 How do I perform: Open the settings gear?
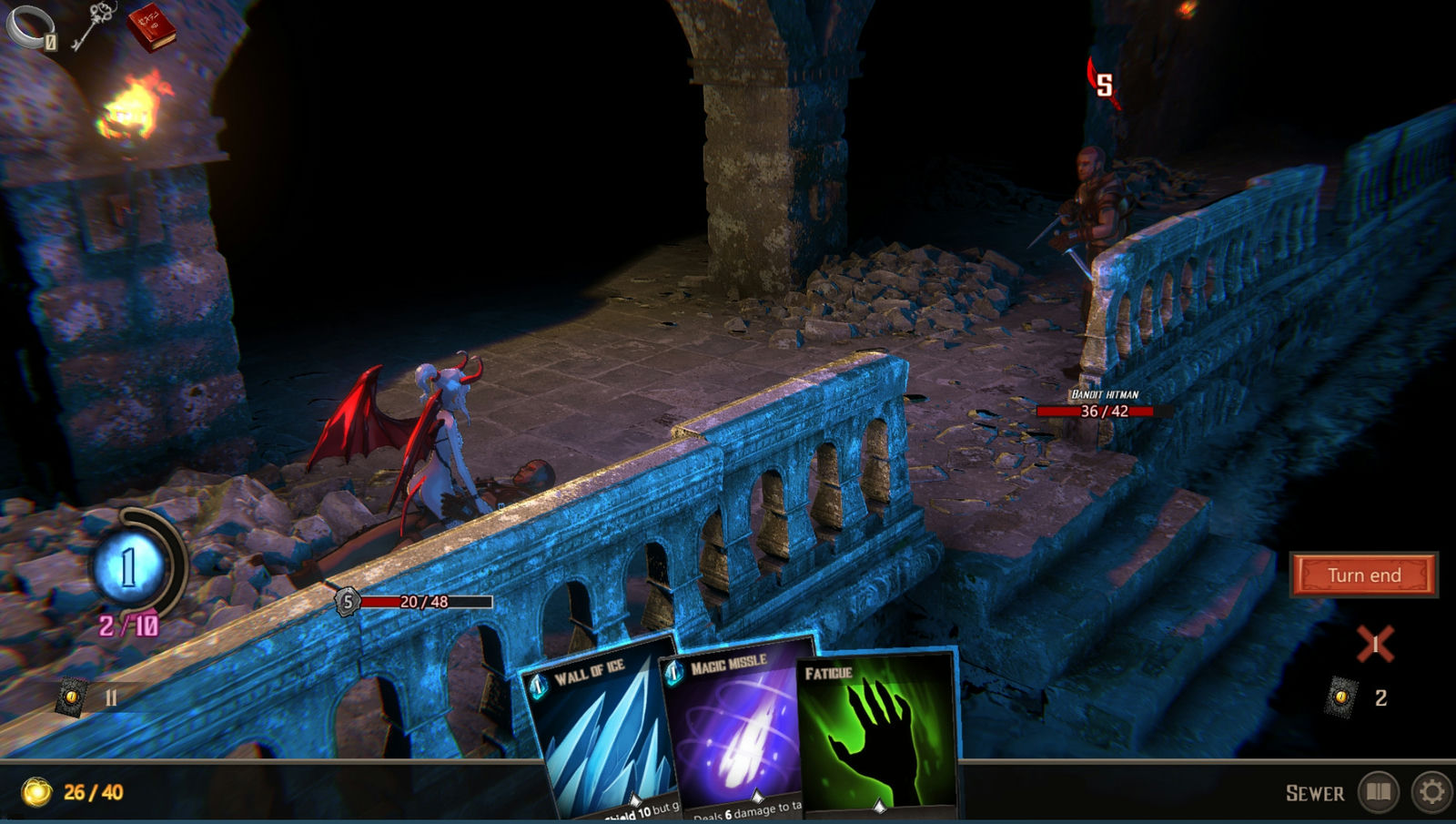(1431, 792)
